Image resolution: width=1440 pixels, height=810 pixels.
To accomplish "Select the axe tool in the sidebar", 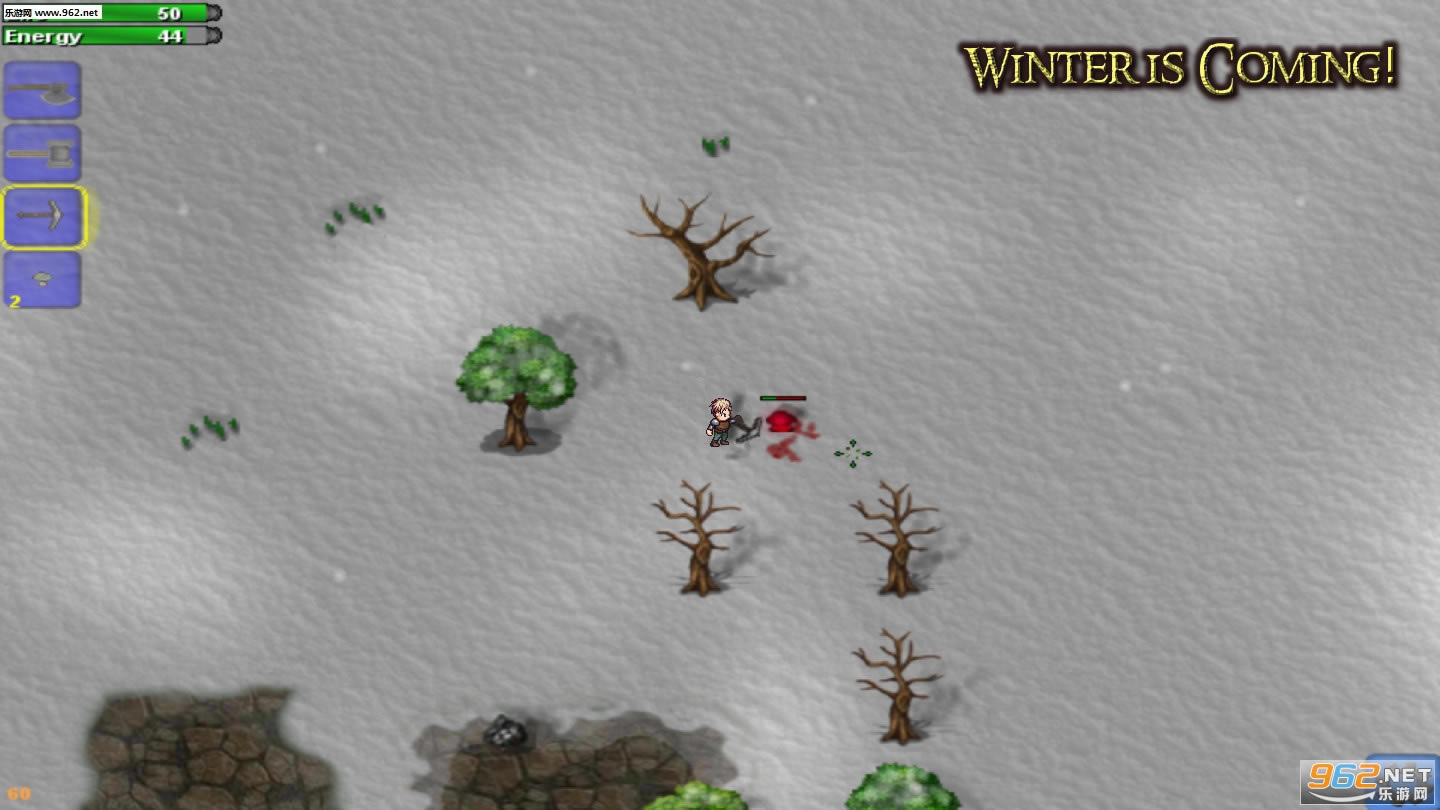I will tap(42, 90).
